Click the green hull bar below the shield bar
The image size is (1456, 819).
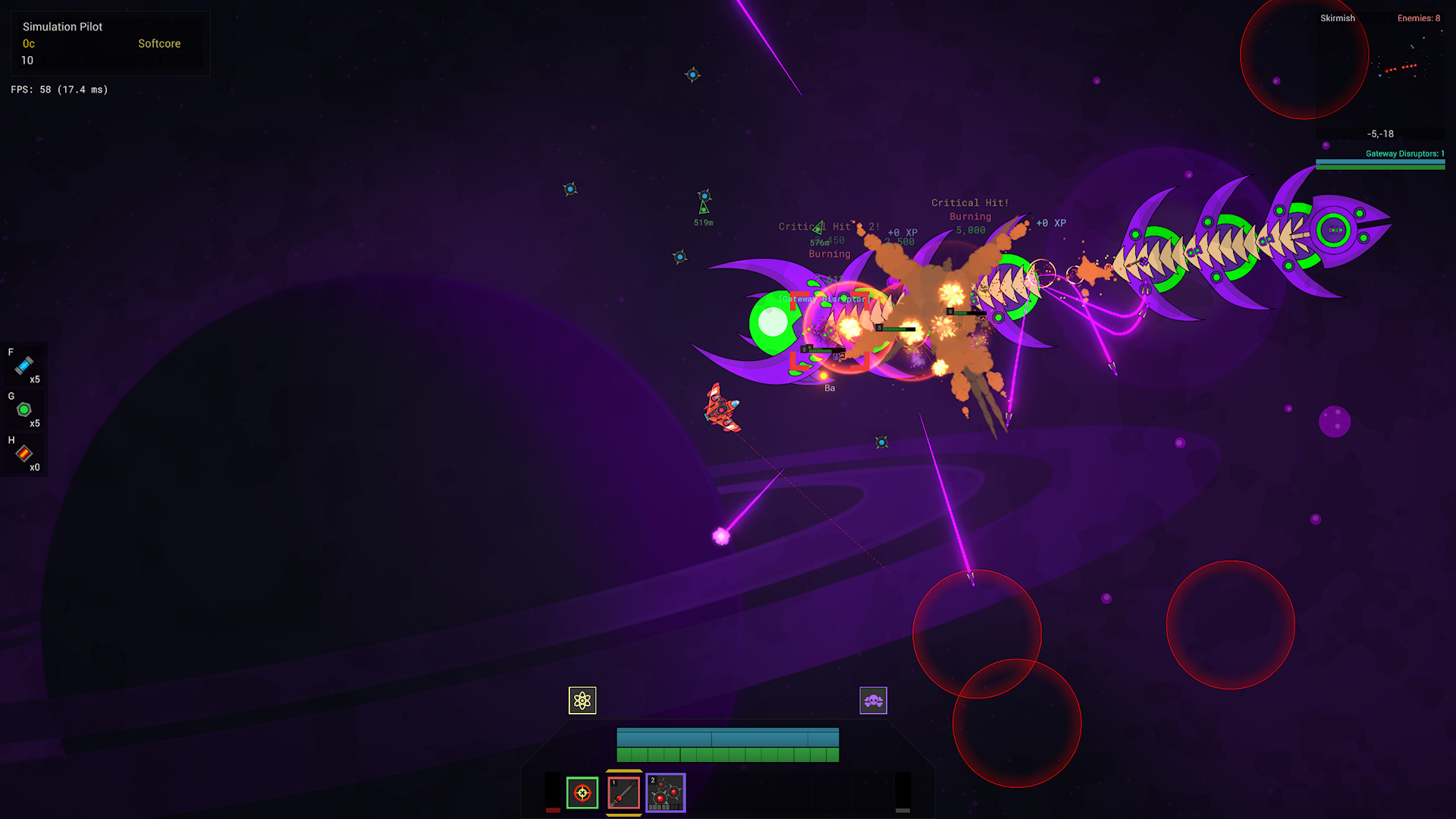coord(727,753)
